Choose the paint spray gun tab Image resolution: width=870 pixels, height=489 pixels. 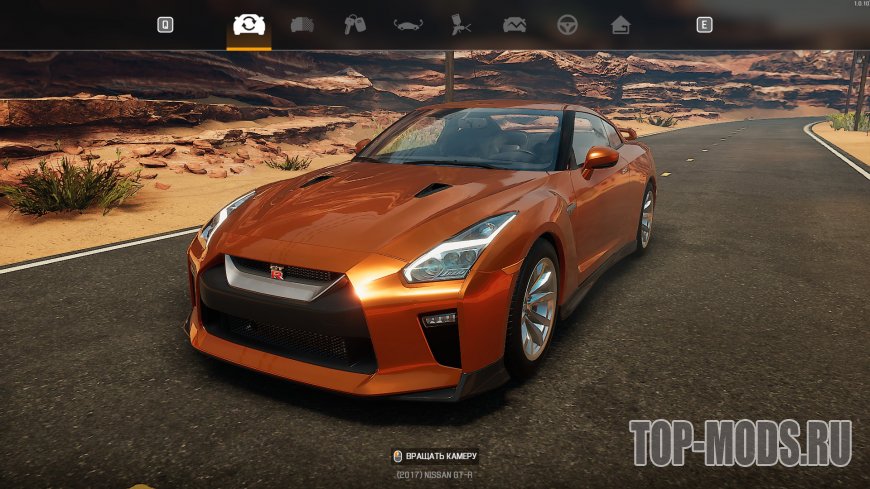pos(461,25)
